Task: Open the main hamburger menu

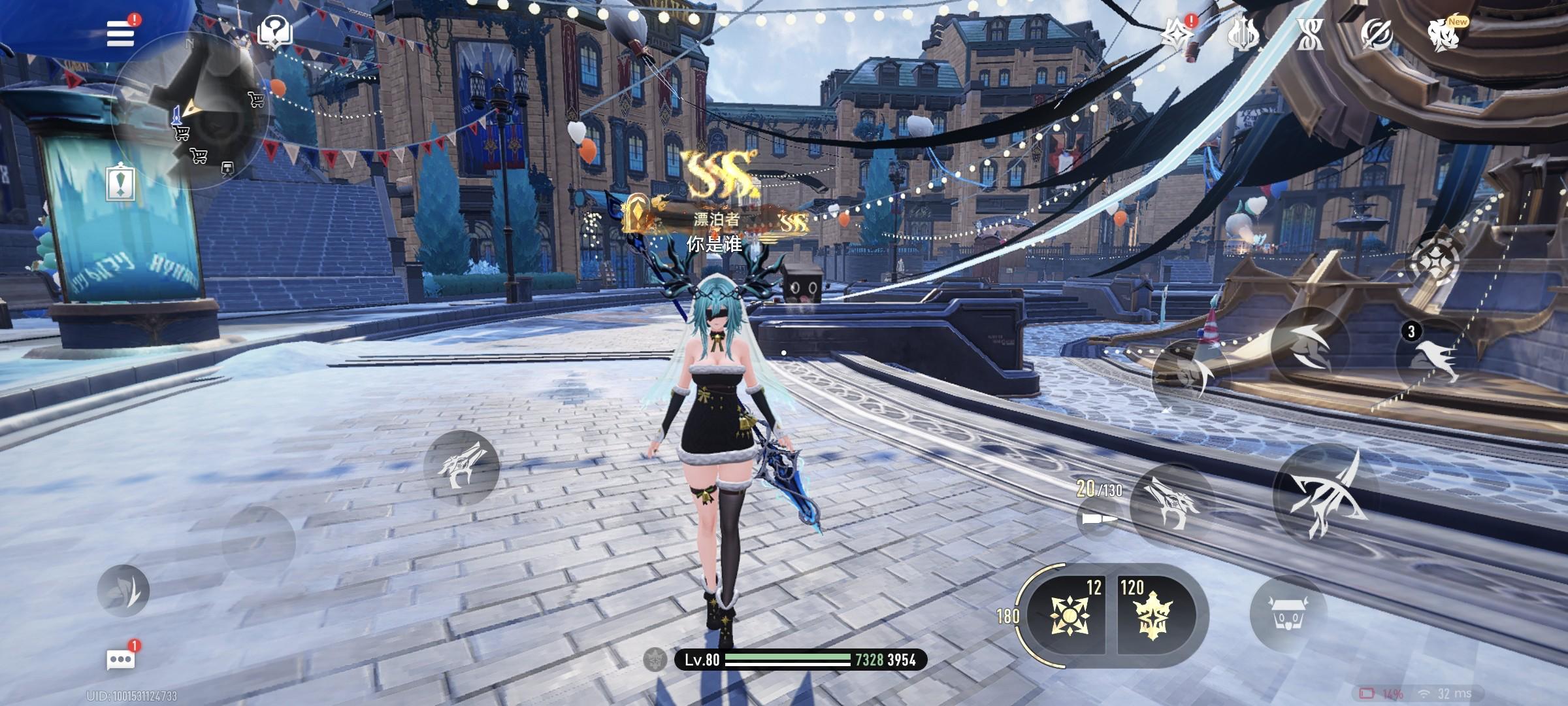Action: point(121,33)
